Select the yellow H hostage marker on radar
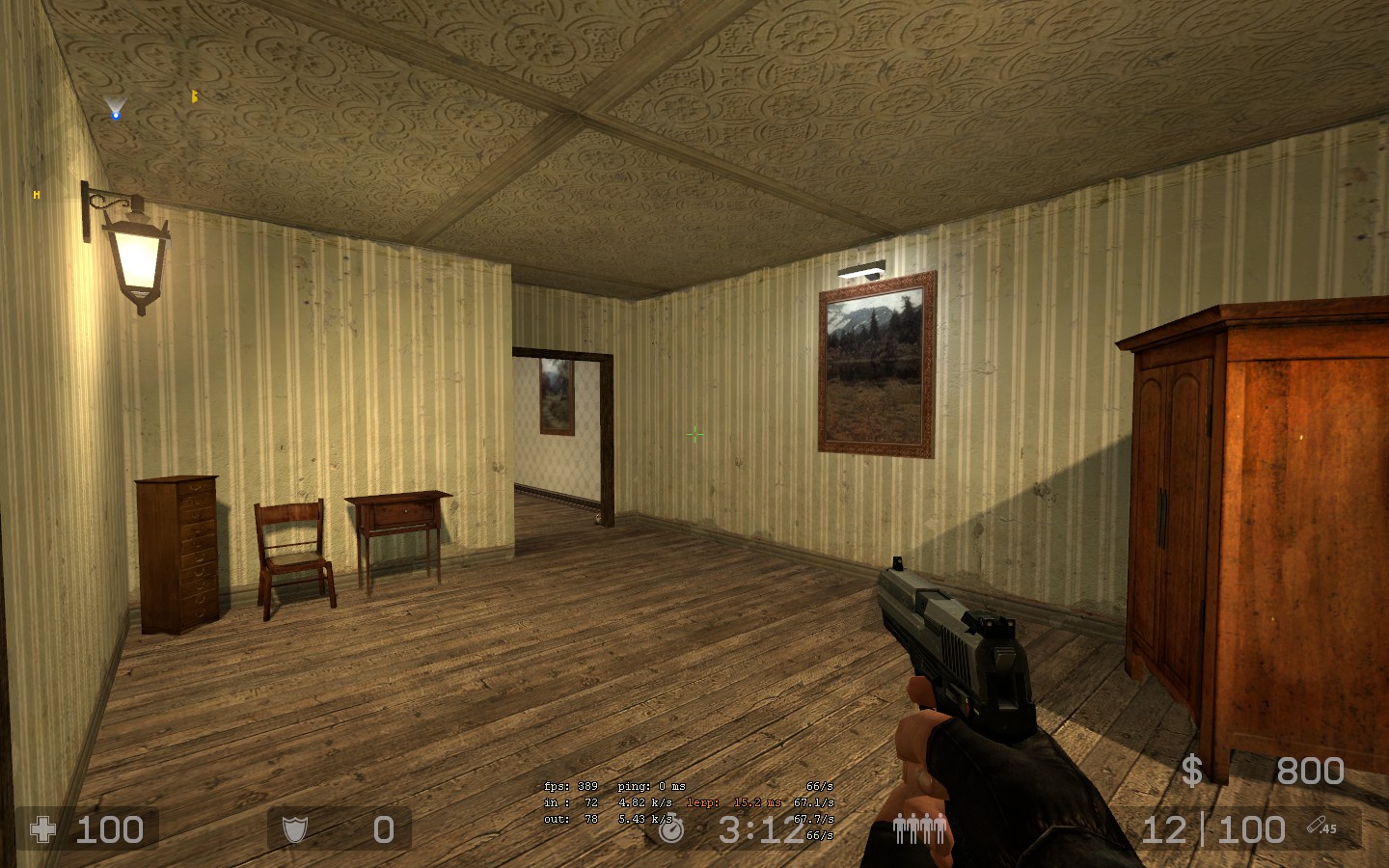 37,195
